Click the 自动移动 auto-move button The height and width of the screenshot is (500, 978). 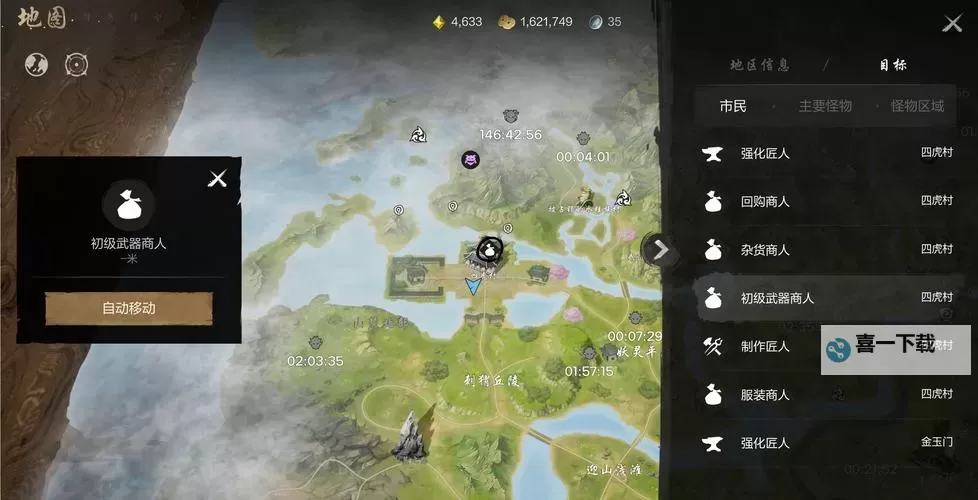pyautogui.click(x=129, y=308)
